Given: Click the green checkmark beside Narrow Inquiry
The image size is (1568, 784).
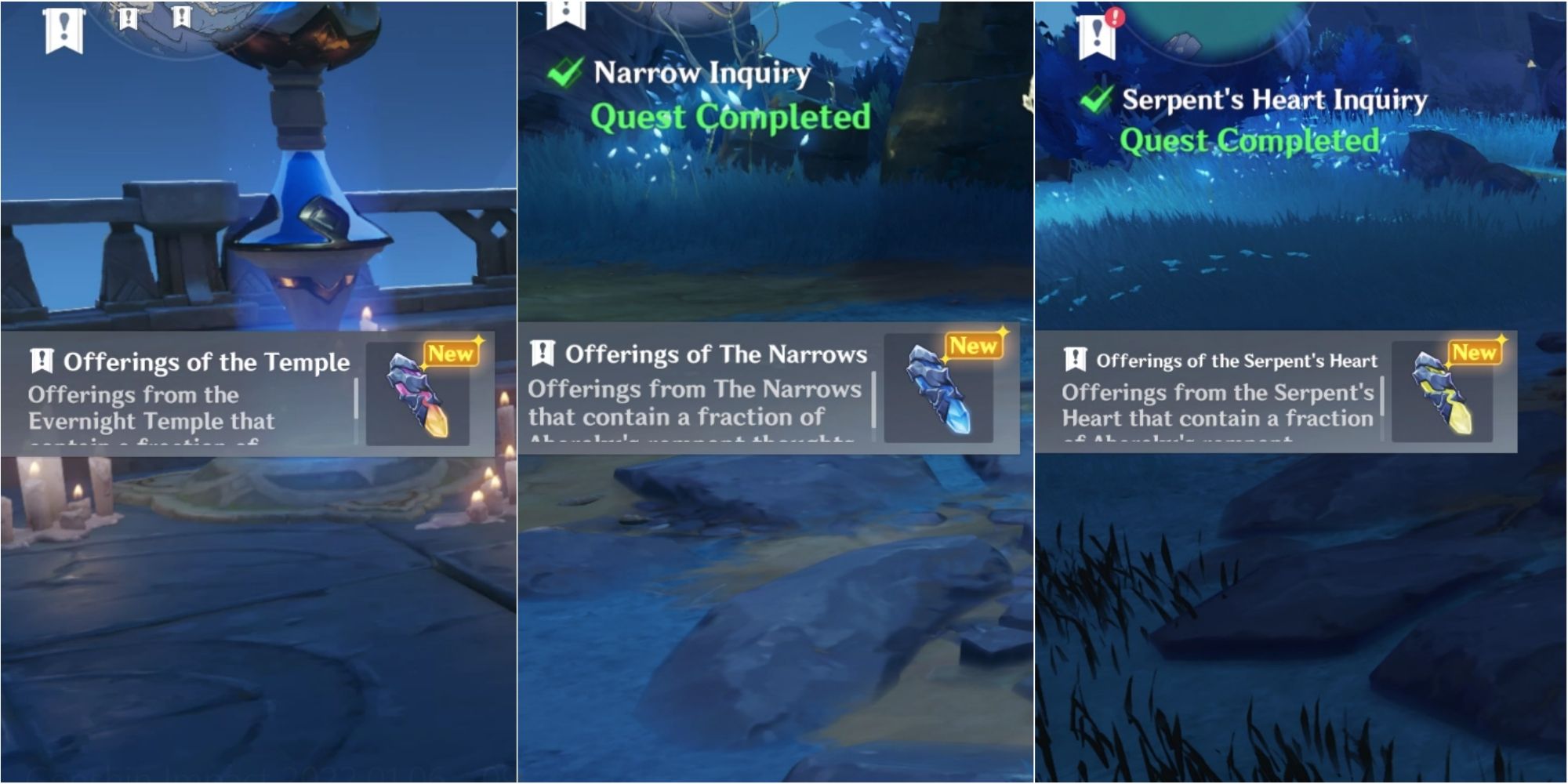Looking at the screenshot, I should (563, 72).
